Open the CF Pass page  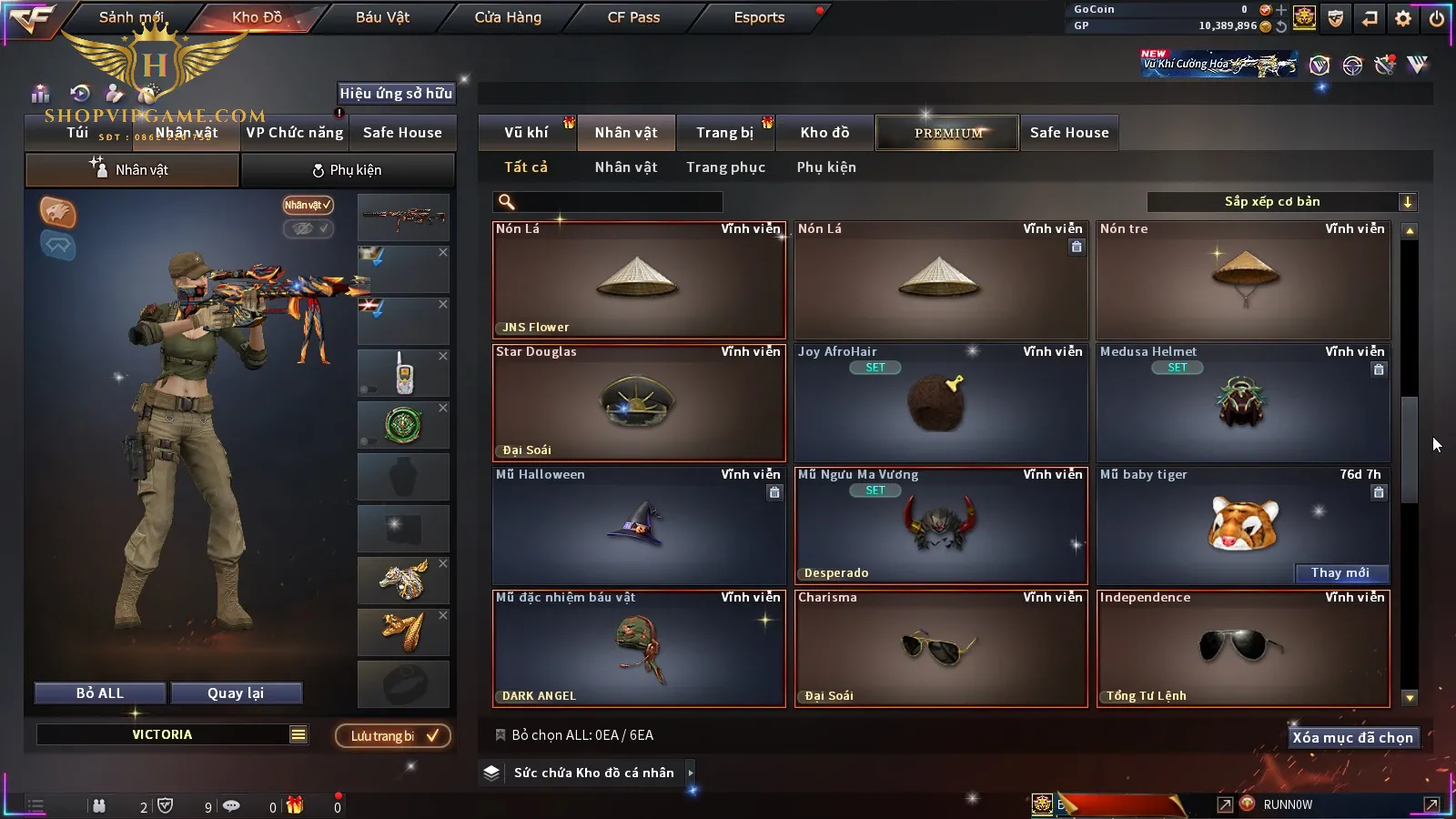[x=633, y=17]
